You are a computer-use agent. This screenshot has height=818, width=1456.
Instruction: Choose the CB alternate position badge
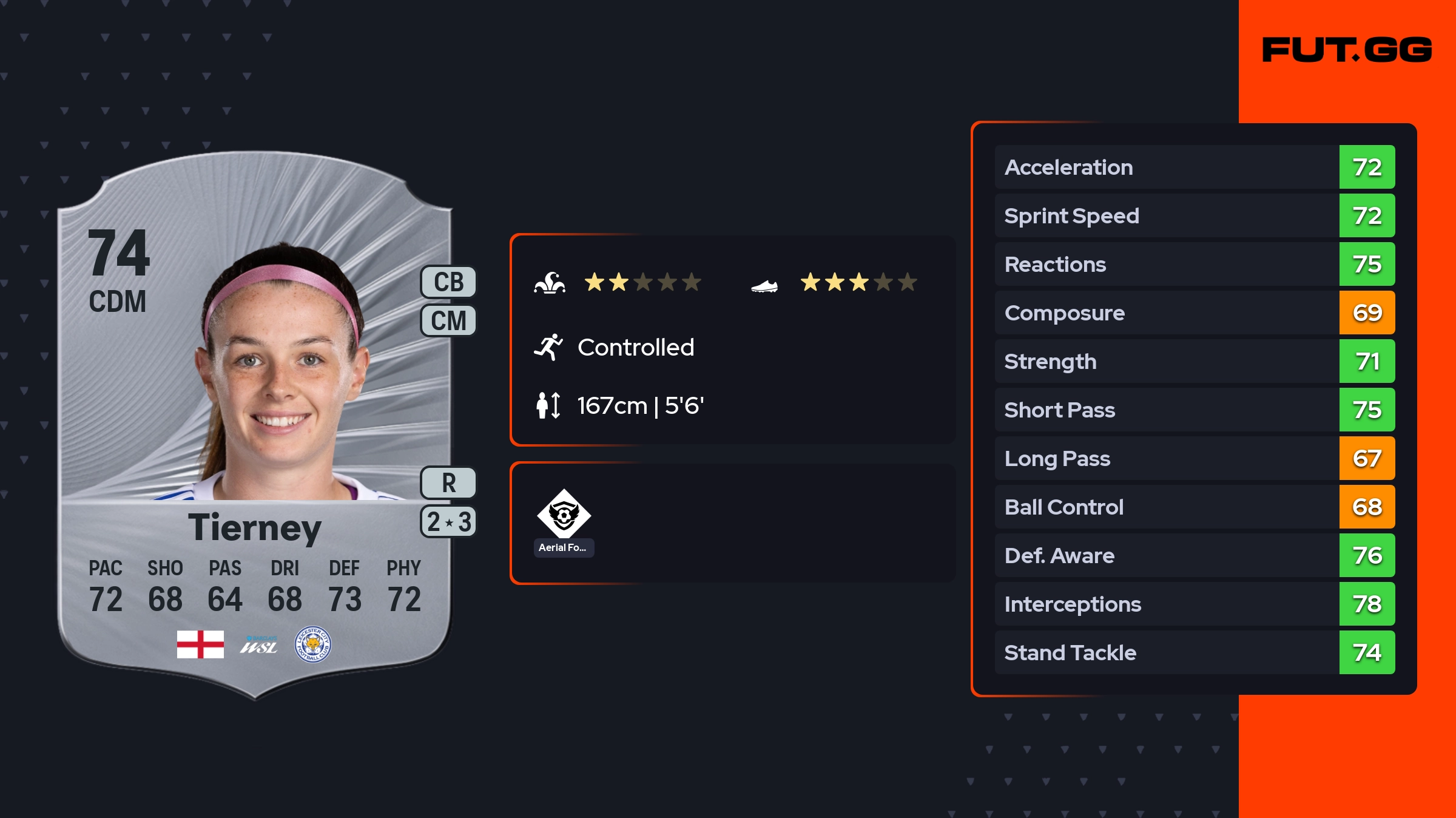[x=448, y=282]
